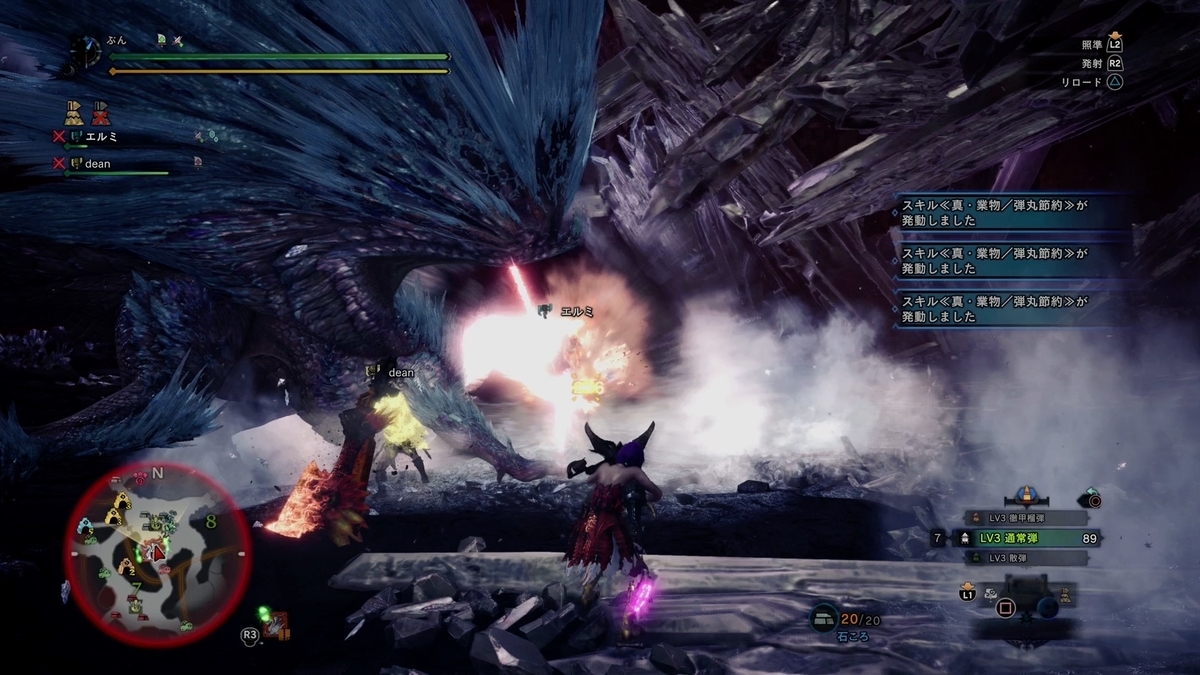Select party member dean in list
1200x675 pixels.
[x=97, y=164]
